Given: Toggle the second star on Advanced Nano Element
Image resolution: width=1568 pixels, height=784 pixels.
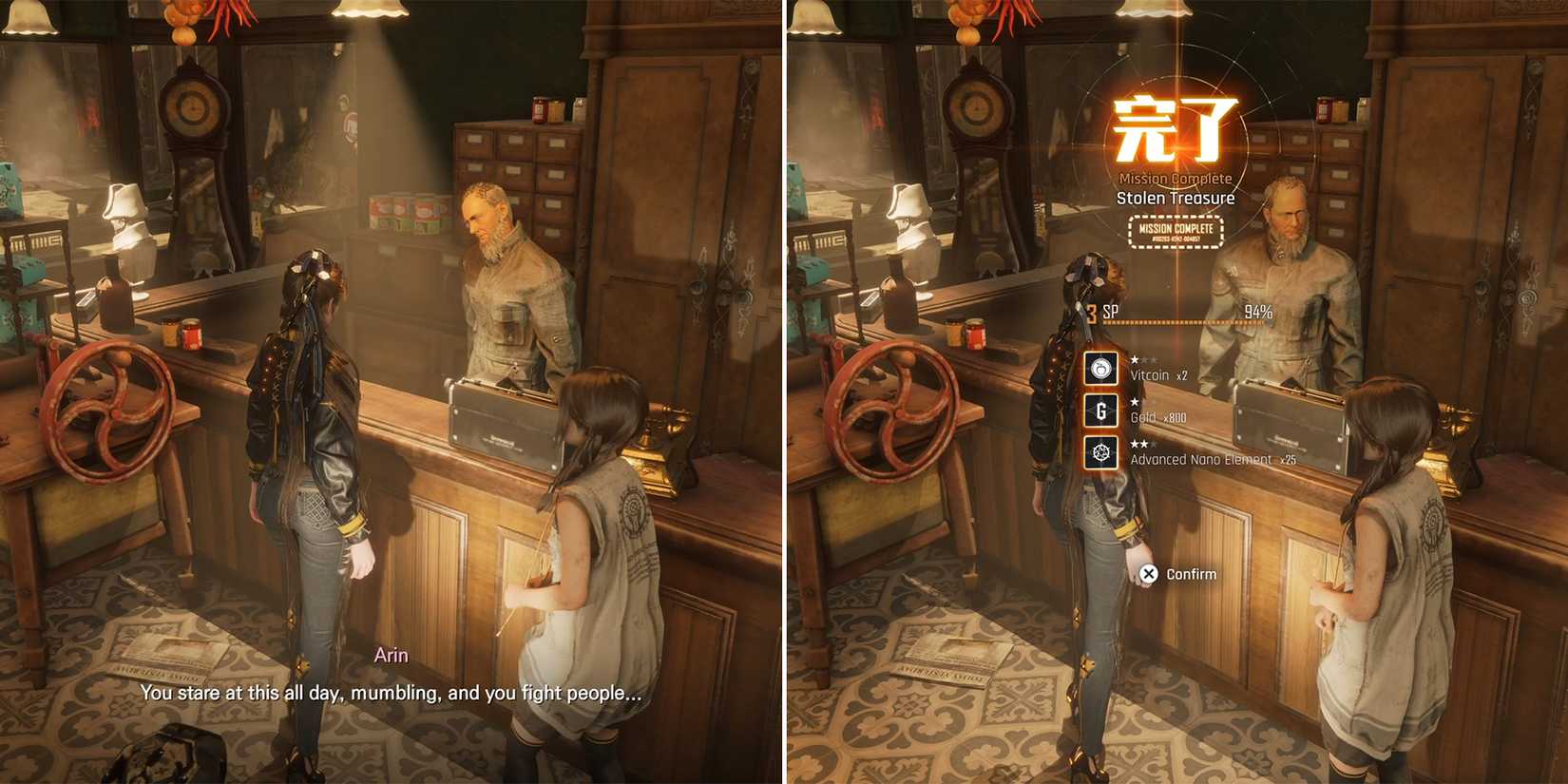Looking at the screenshot, I should pos(1143,445).
